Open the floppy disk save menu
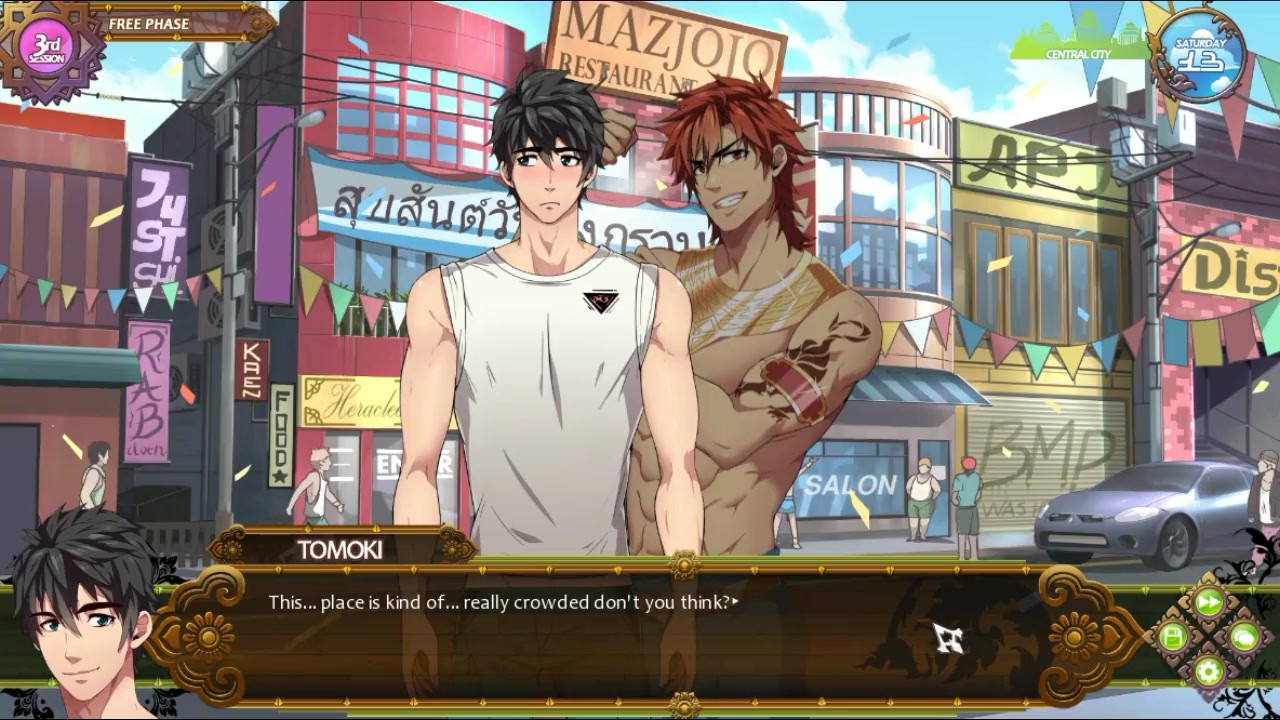The image size is (1280, 720). coord(1173,636)
